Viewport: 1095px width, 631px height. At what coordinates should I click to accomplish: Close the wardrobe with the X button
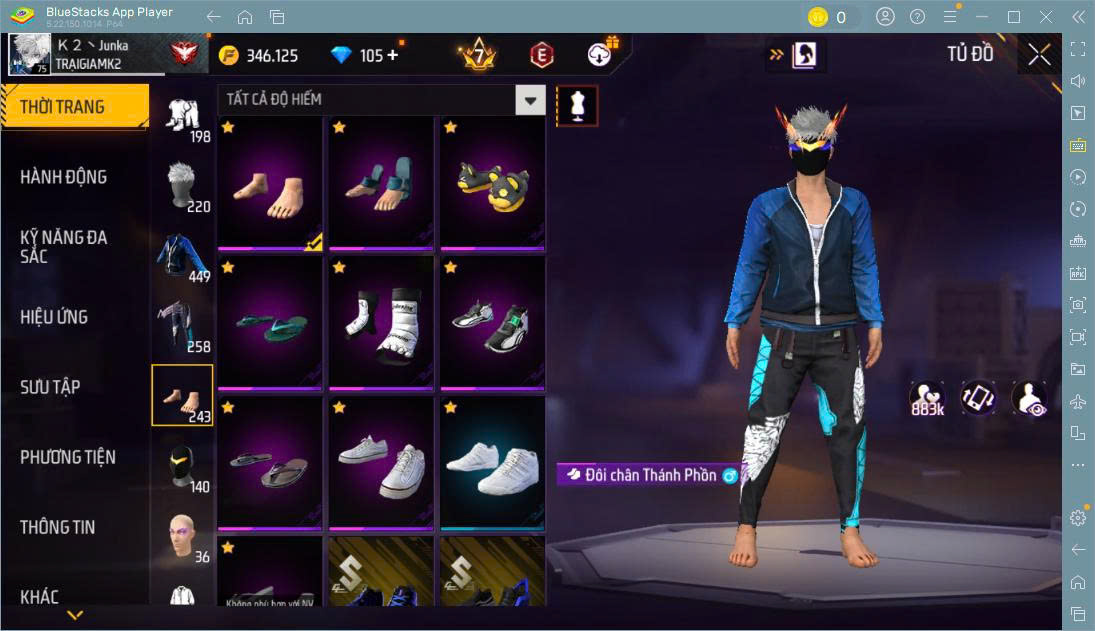[x=1039, y=55]
